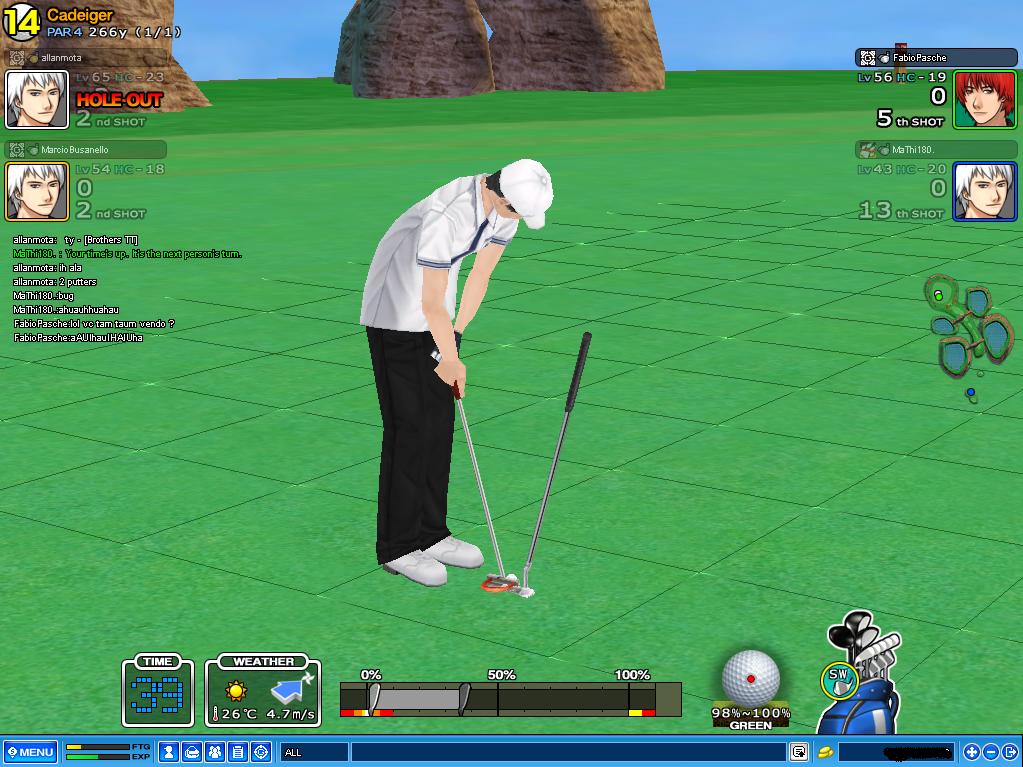Open the MENU button
Viewport: 1023px width, 767px height.
coord(30,752)
